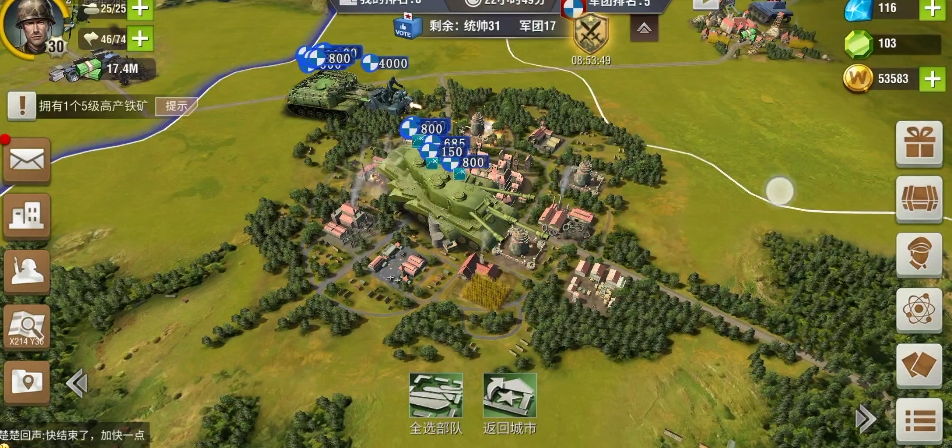Open the gift box rewards
The image size is (952, 448).
[918, 144]
